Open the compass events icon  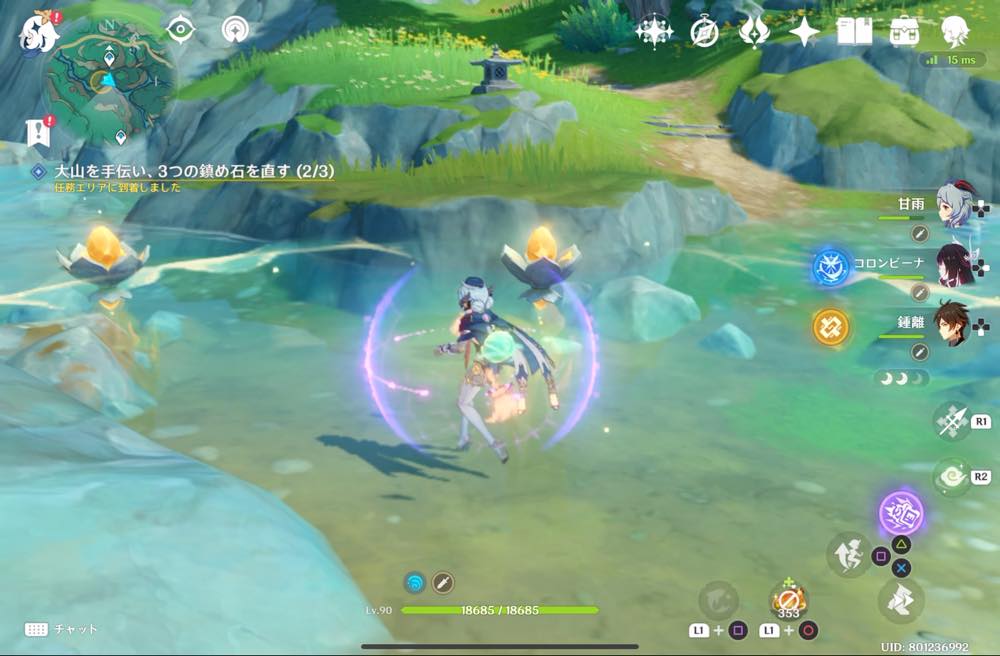704,32
